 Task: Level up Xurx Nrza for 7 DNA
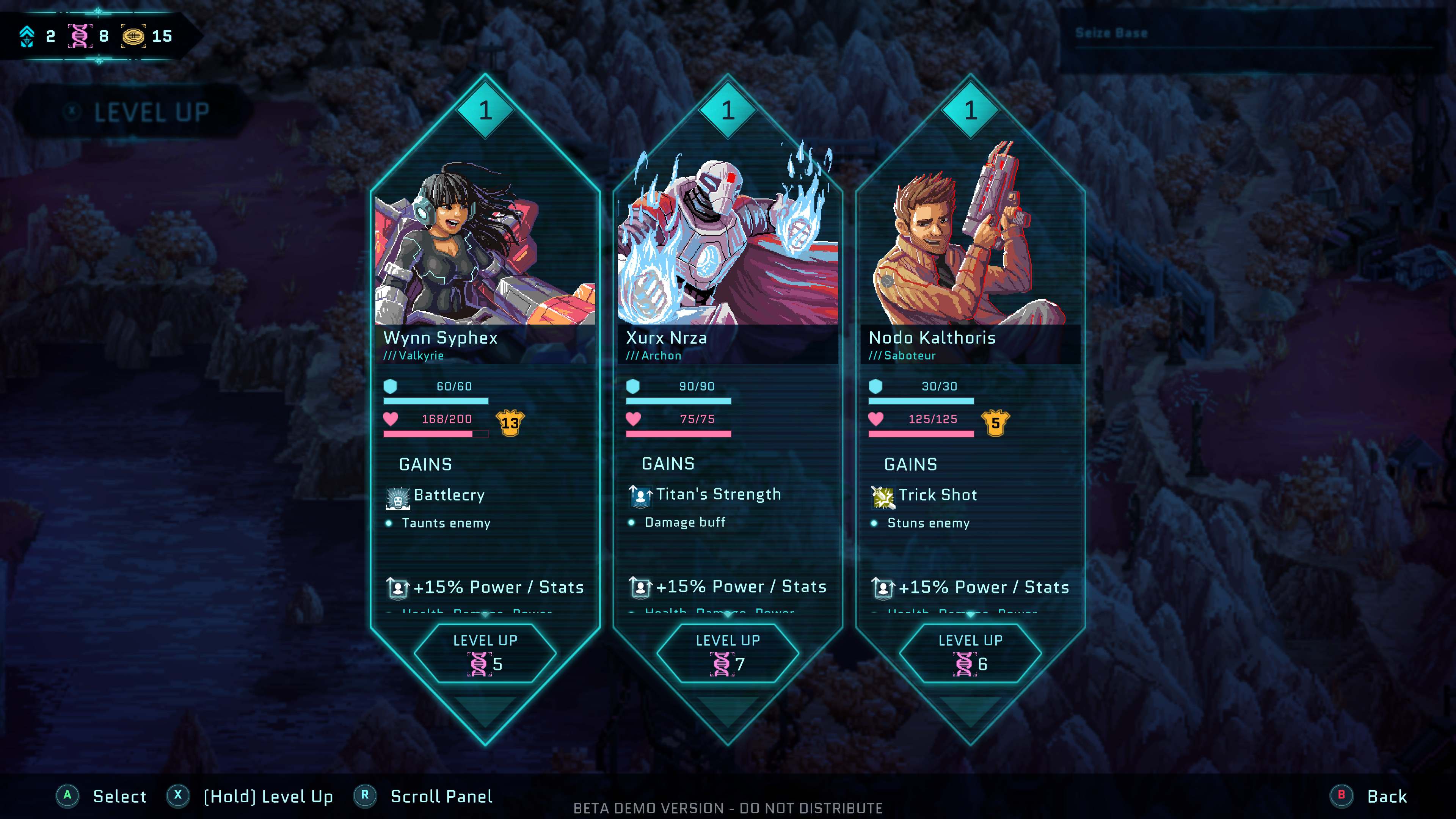point(728,653)
